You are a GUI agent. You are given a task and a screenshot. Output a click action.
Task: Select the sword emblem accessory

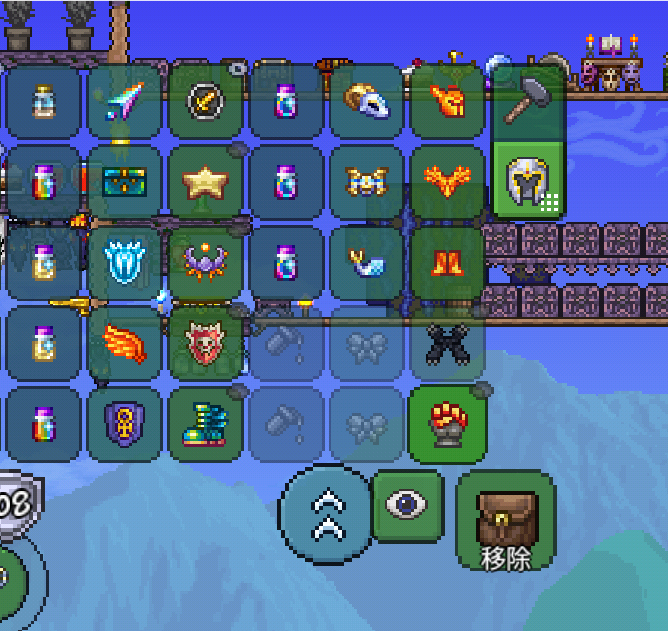(206, 100)
